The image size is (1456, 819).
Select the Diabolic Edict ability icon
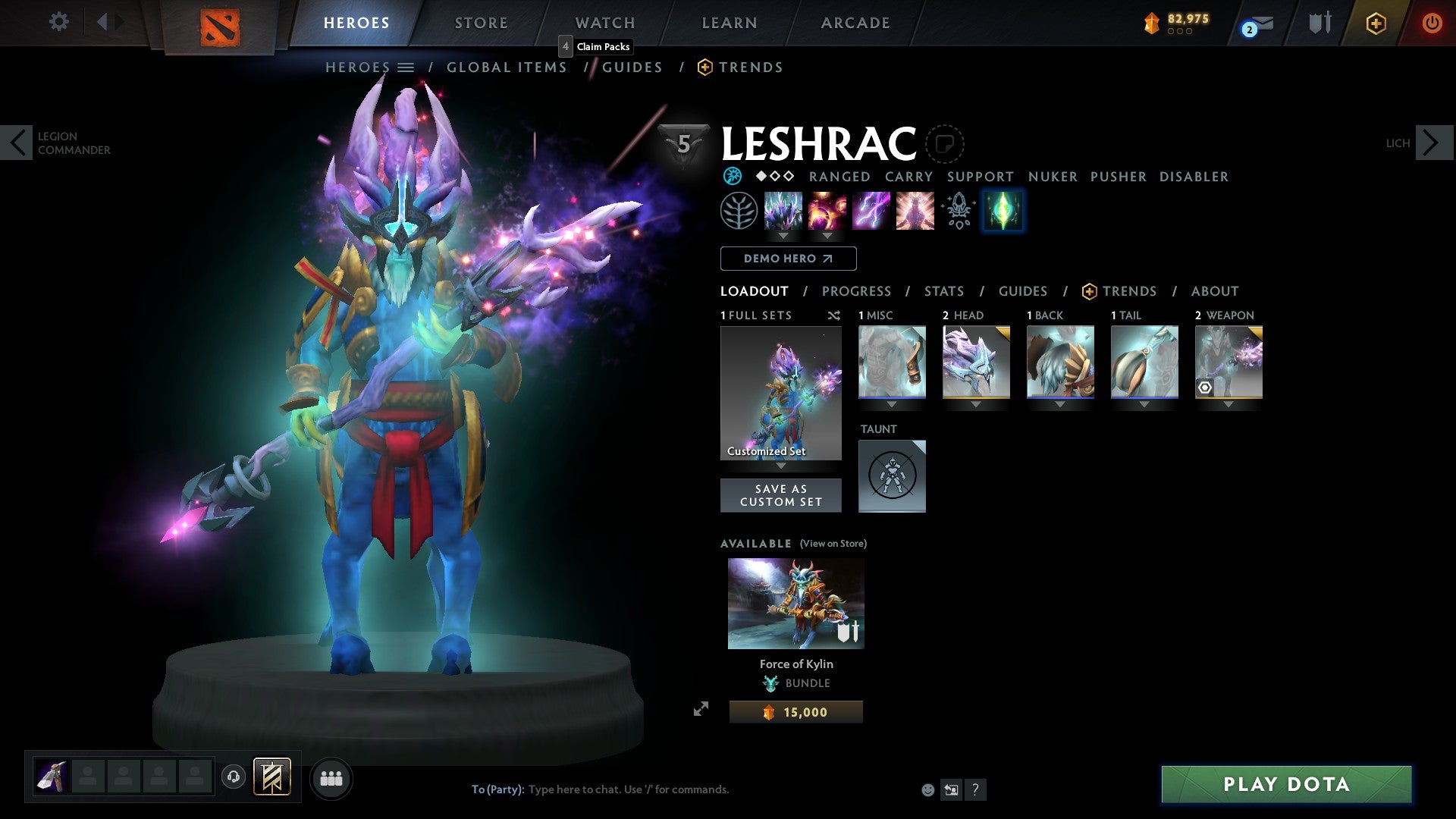coord(827,211)
